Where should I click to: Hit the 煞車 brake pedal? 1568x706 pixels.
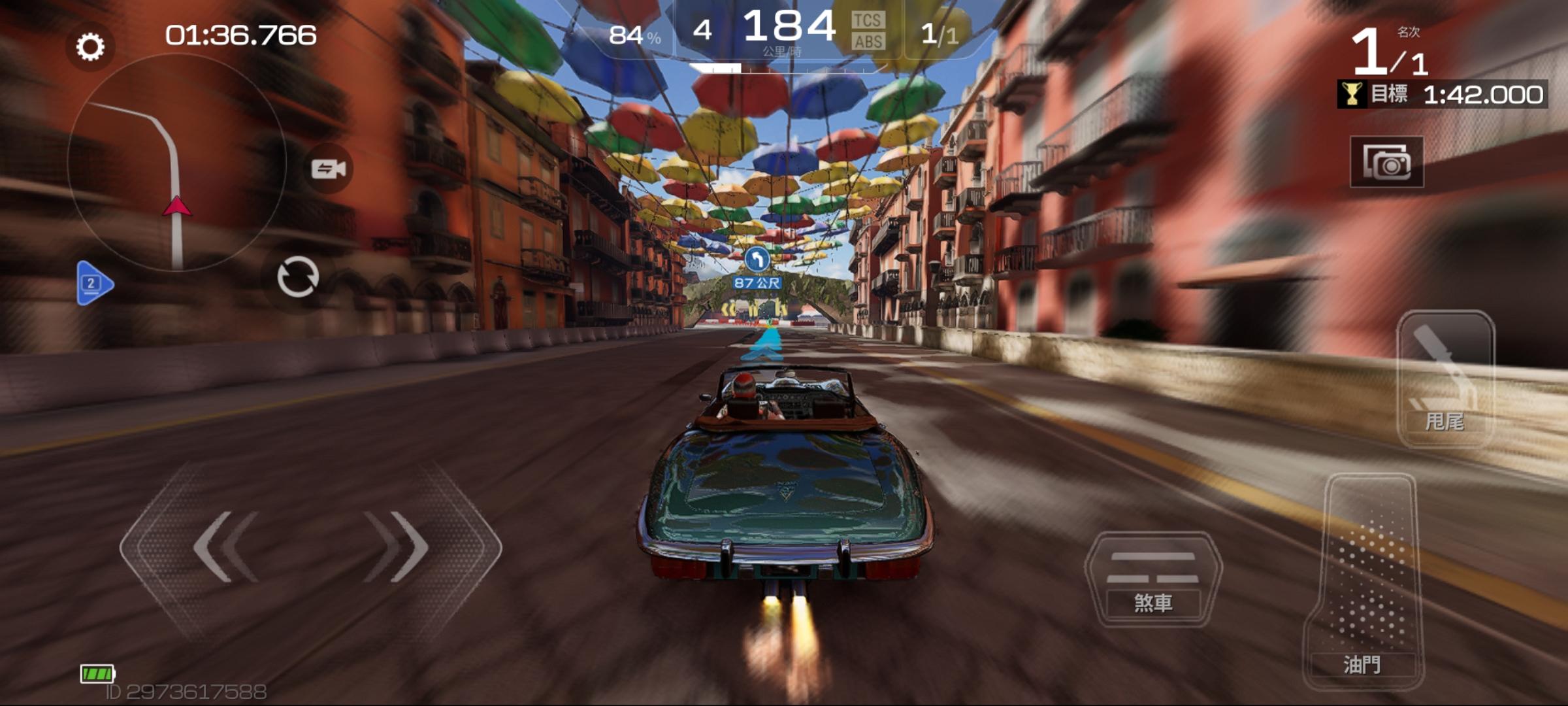point(1152,580)
